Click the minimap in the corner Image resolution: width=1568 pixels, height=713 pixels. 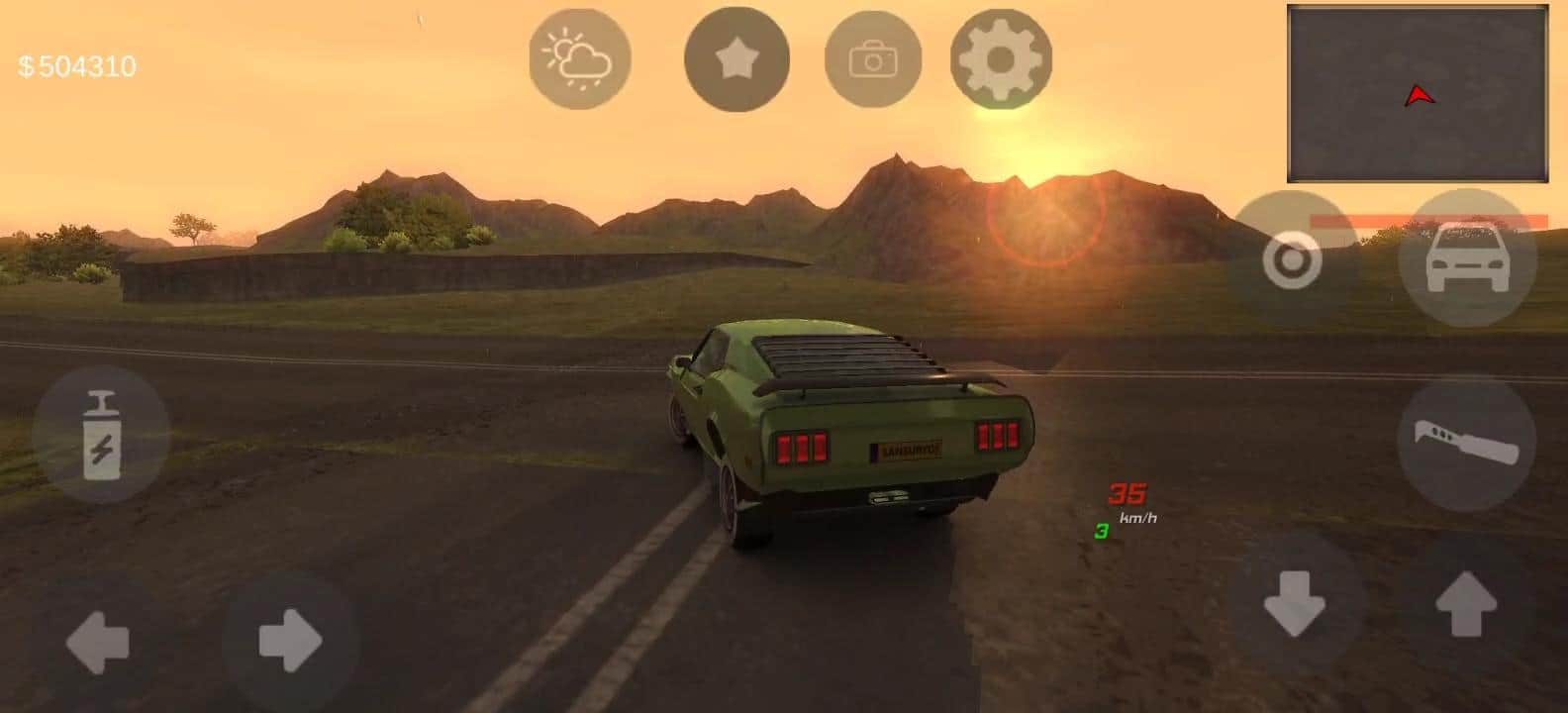tap(1418, 94)
